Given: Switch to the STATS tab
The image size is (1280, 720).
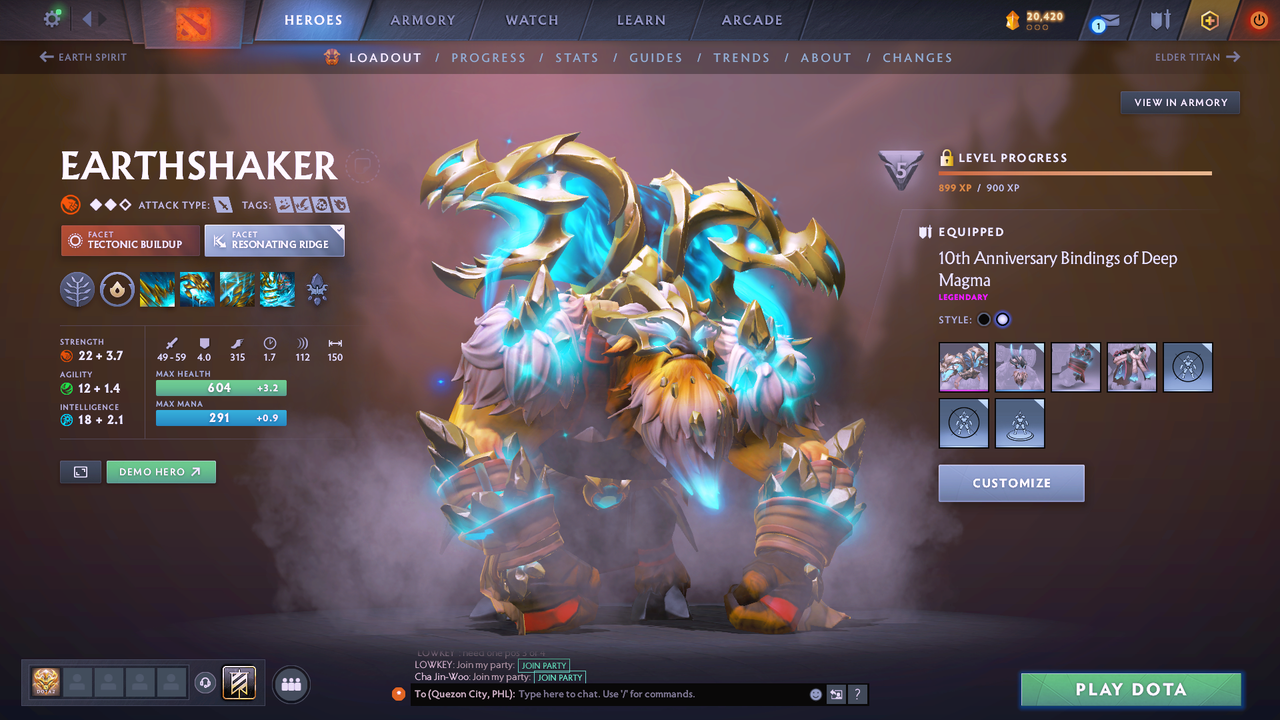Looking at the screenshot, I should point(577,57).
